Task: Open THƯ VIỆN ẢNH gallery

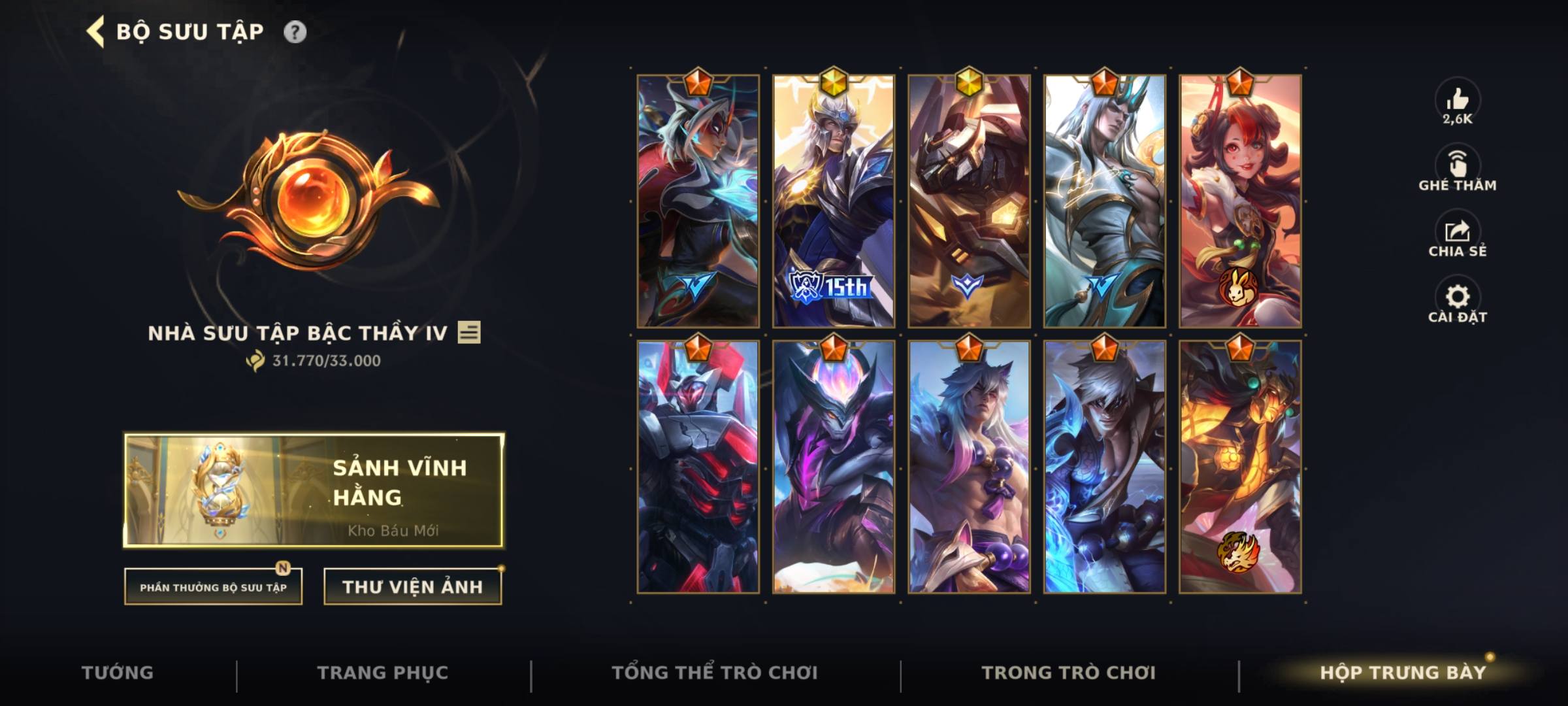Action: click(x=413, y=587)
